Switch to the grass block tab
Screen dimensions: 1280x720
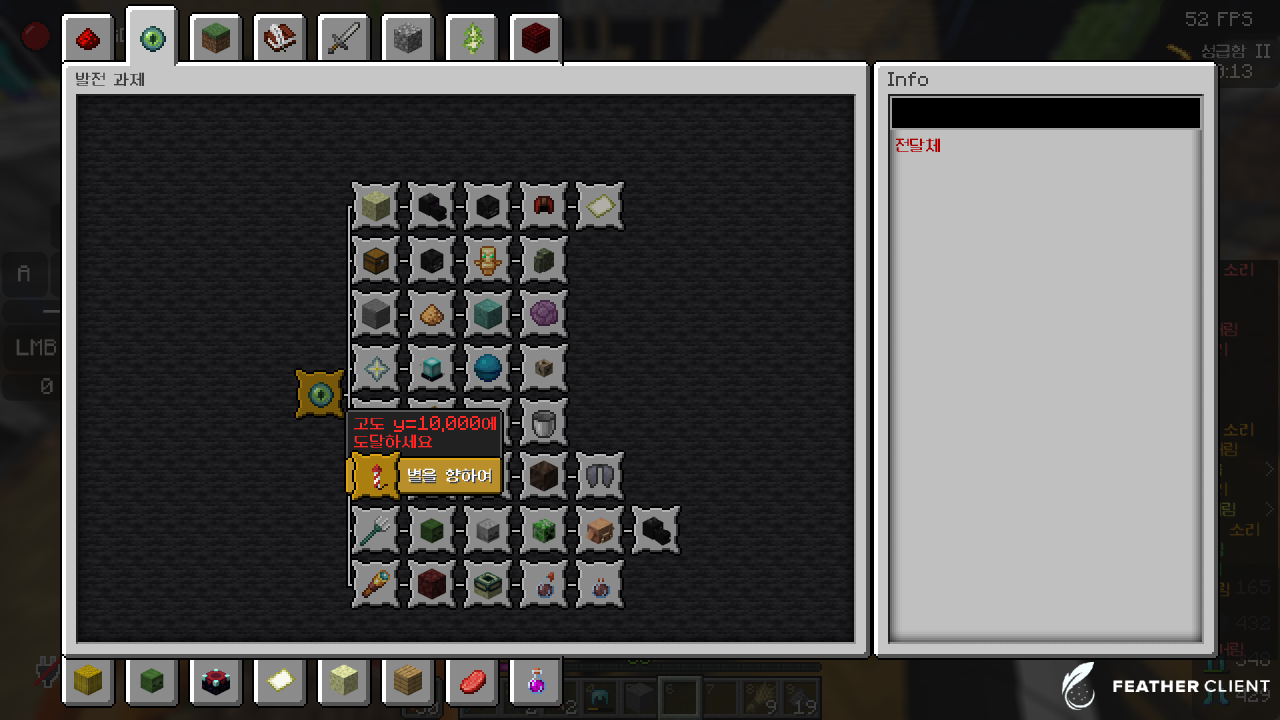pyautogui.click(x=215, y=40)
